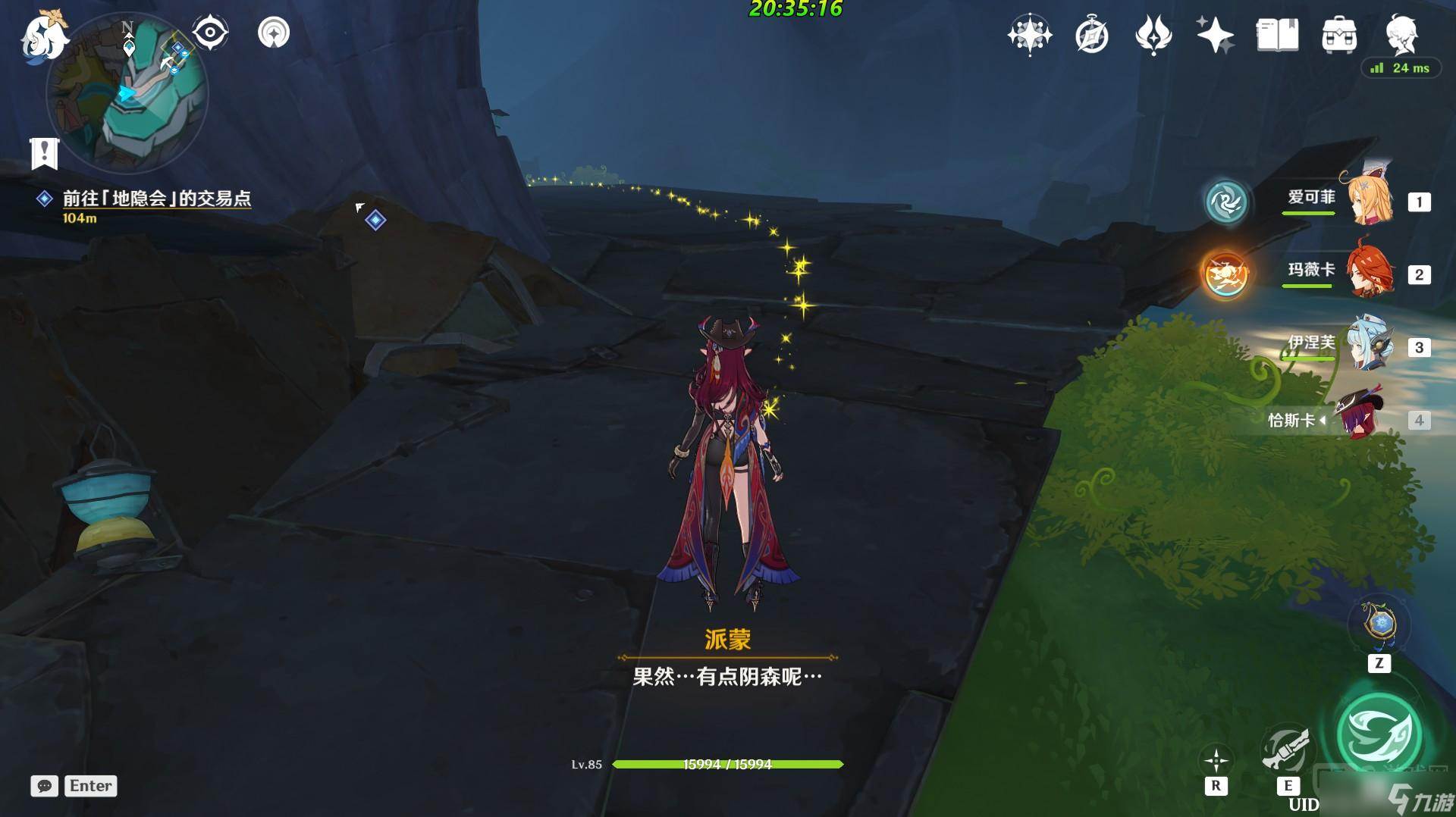Open the adventurer handbook book icon
Image resolution: width=1456 pixels, height=817 pixels.
click(x=1277, y=36)
